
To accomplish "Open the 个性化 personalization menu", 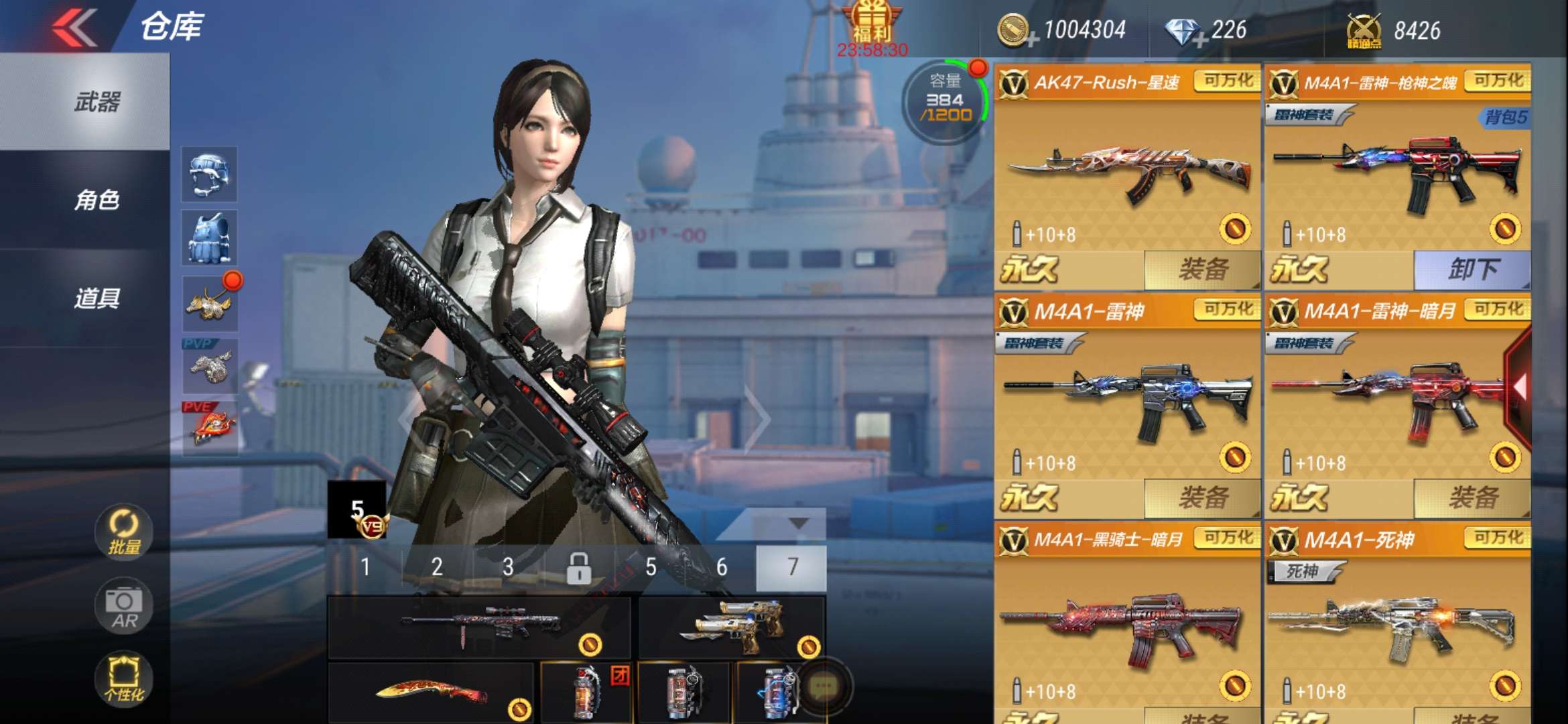I will 124,678.
